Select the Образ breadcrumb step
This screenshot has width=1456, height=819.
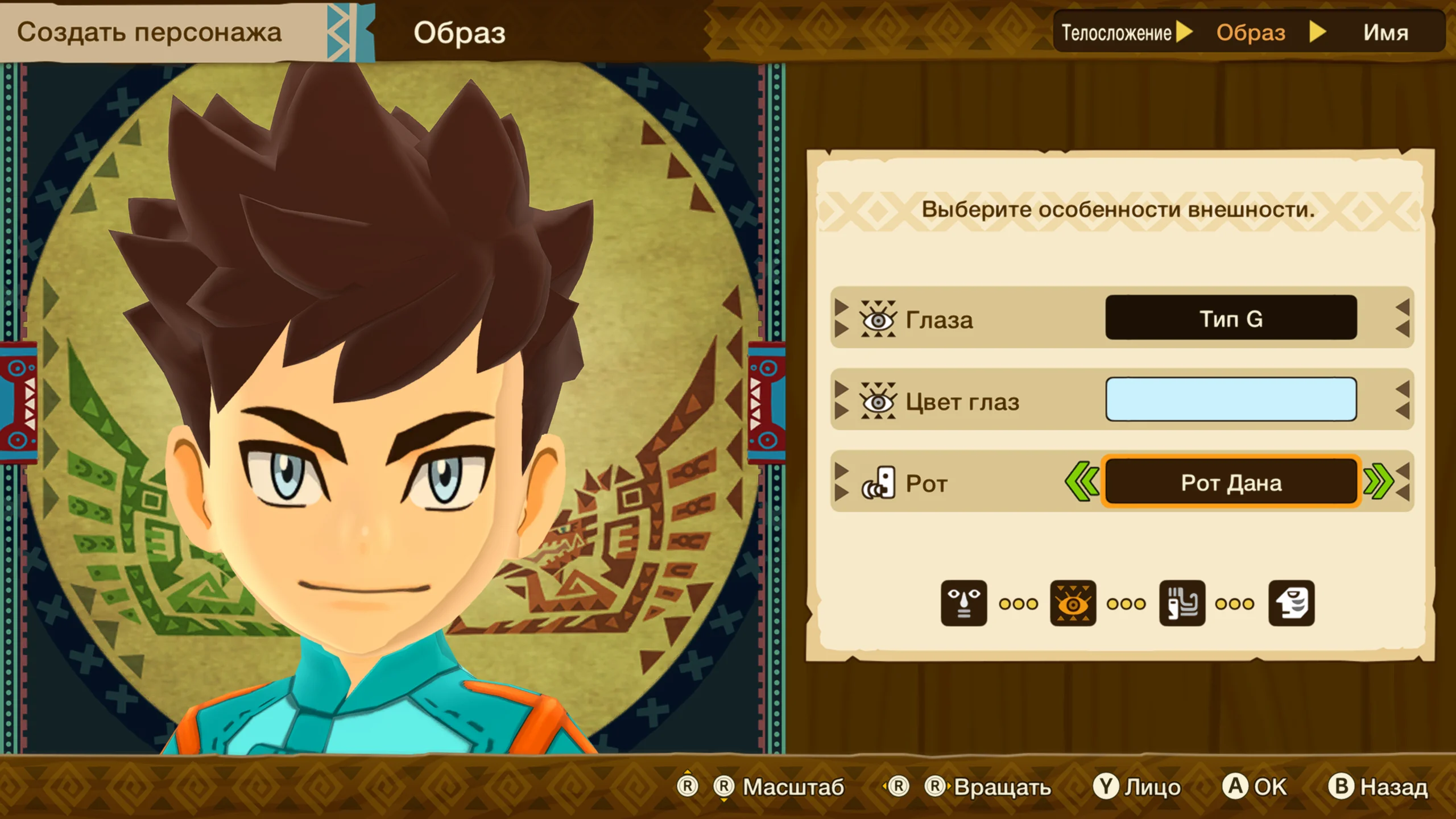(1251, 32)
